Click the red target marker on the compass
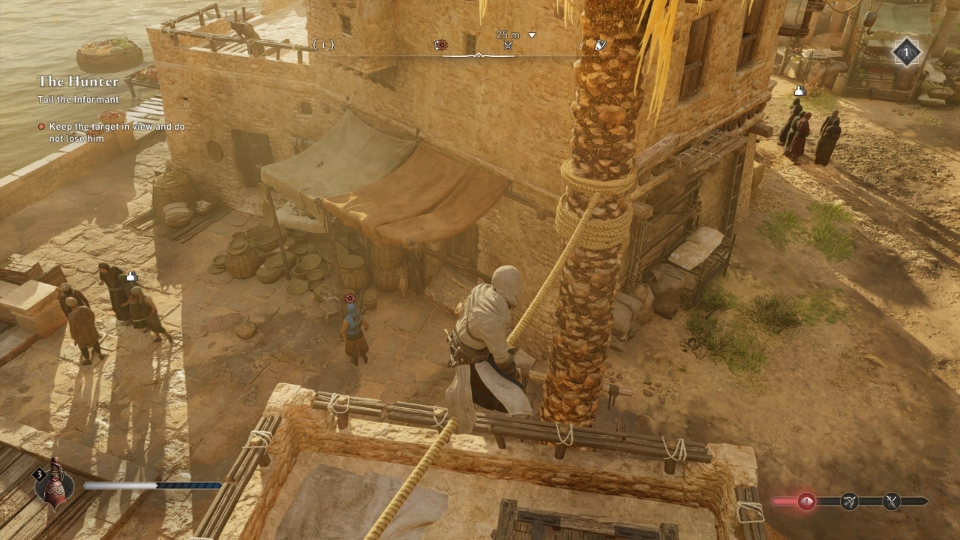Viewport: 960px width, 540px height. pos(440,45)
